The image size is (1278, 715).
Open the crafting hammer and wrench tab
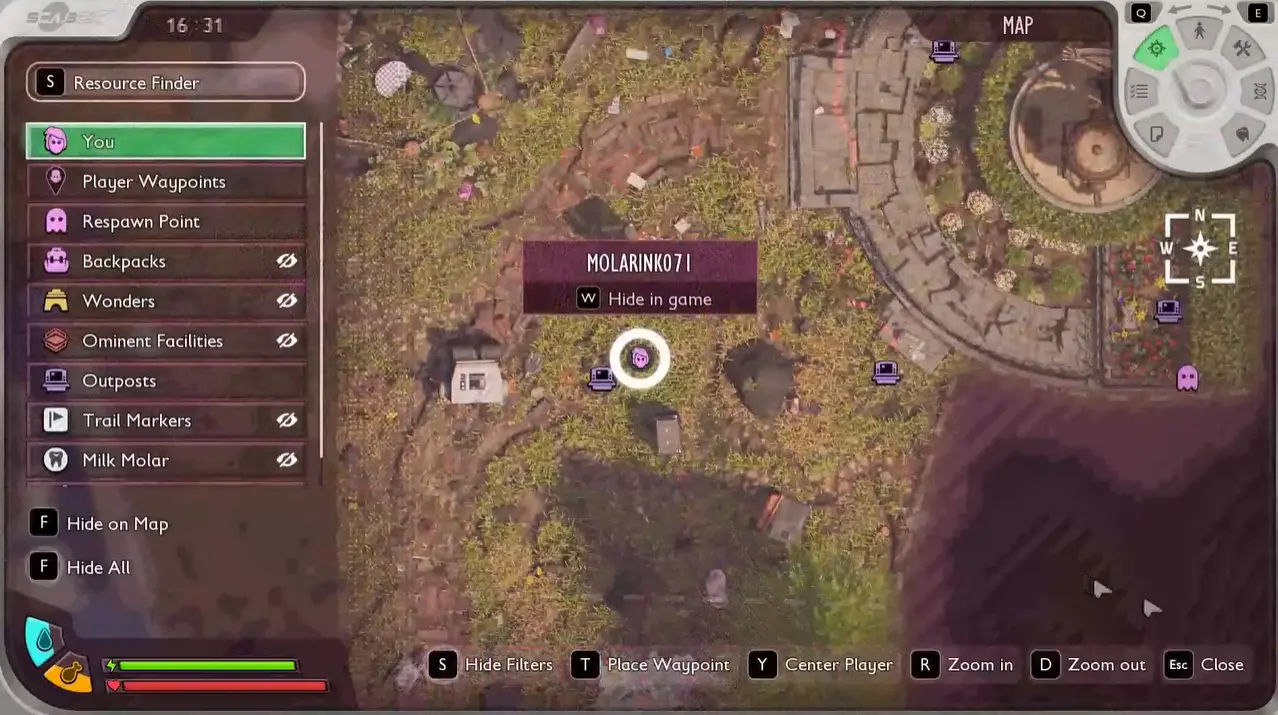point(1242,49)
